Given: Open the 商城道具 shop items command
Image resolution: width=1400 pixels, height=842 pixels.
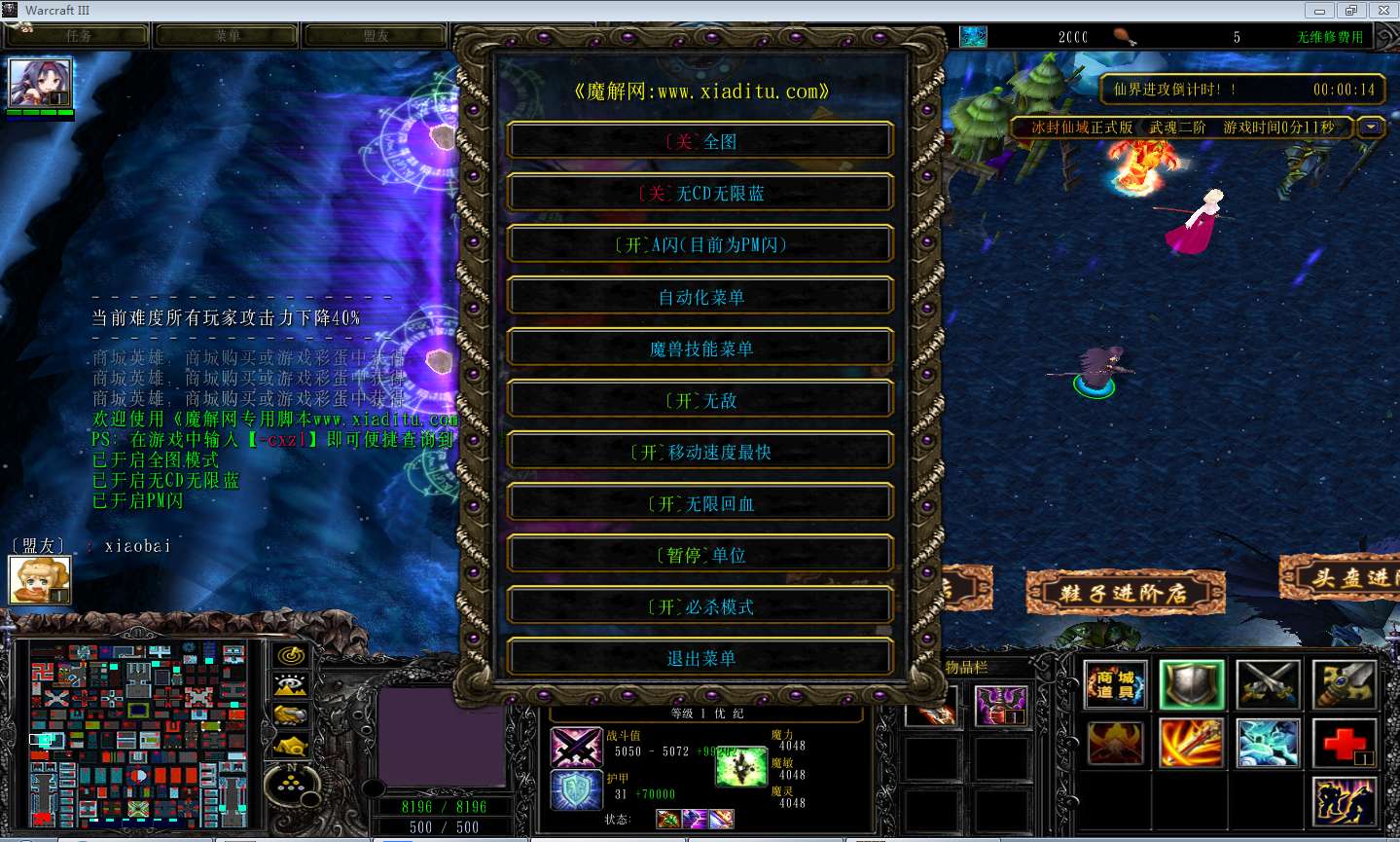Looking at the screenshot, I should [x=1115, y=684].
